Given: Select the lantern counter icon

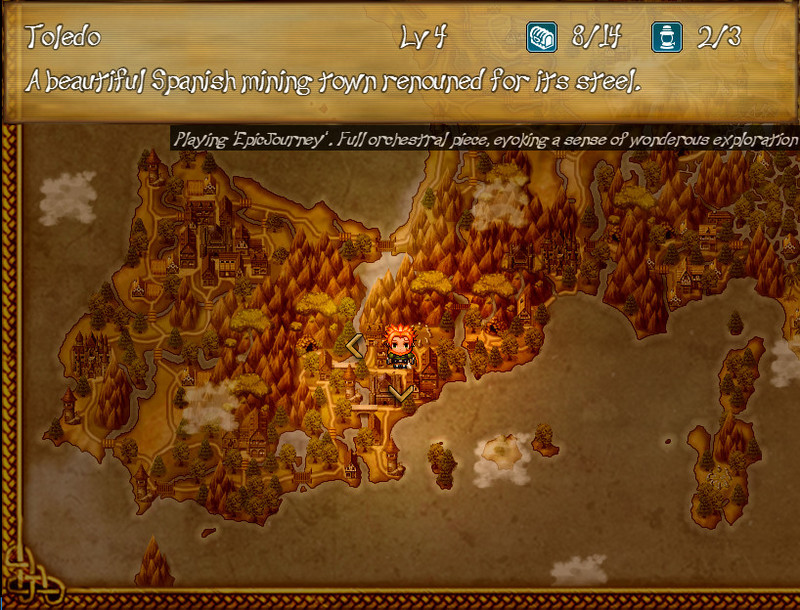Looking at the screenshot, I should pos(666,38).
